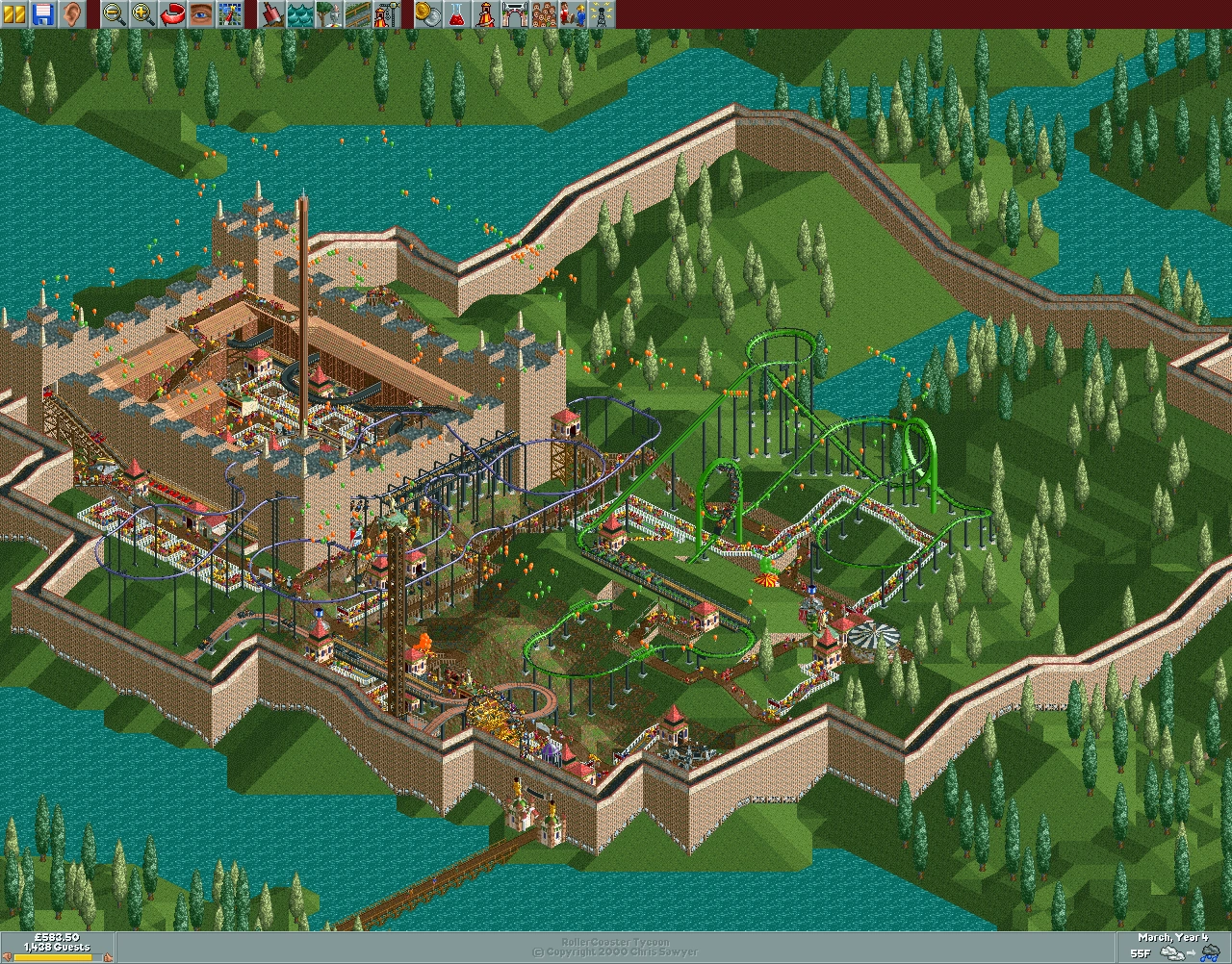Save the game using the disk icon
Screen dimensions: 1232x964
pos(43,13)
